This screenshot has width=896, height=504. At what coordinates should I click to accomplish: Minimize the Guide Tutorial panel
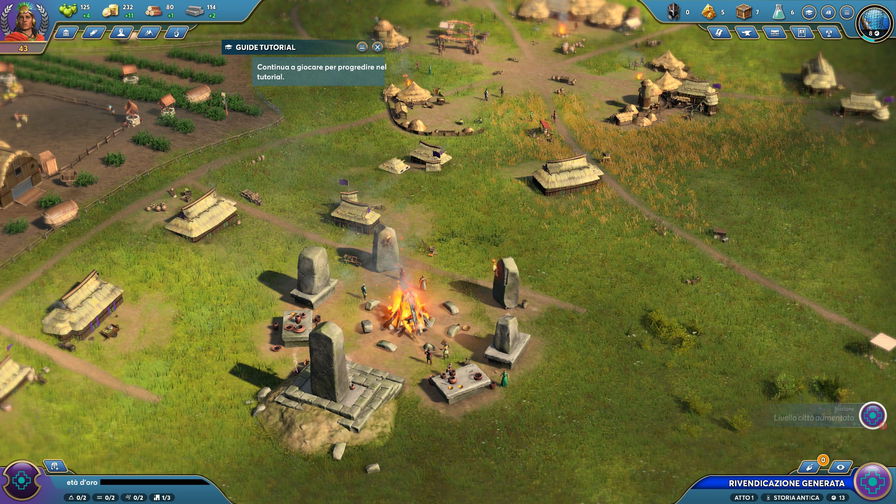click(x=361, y=47)
